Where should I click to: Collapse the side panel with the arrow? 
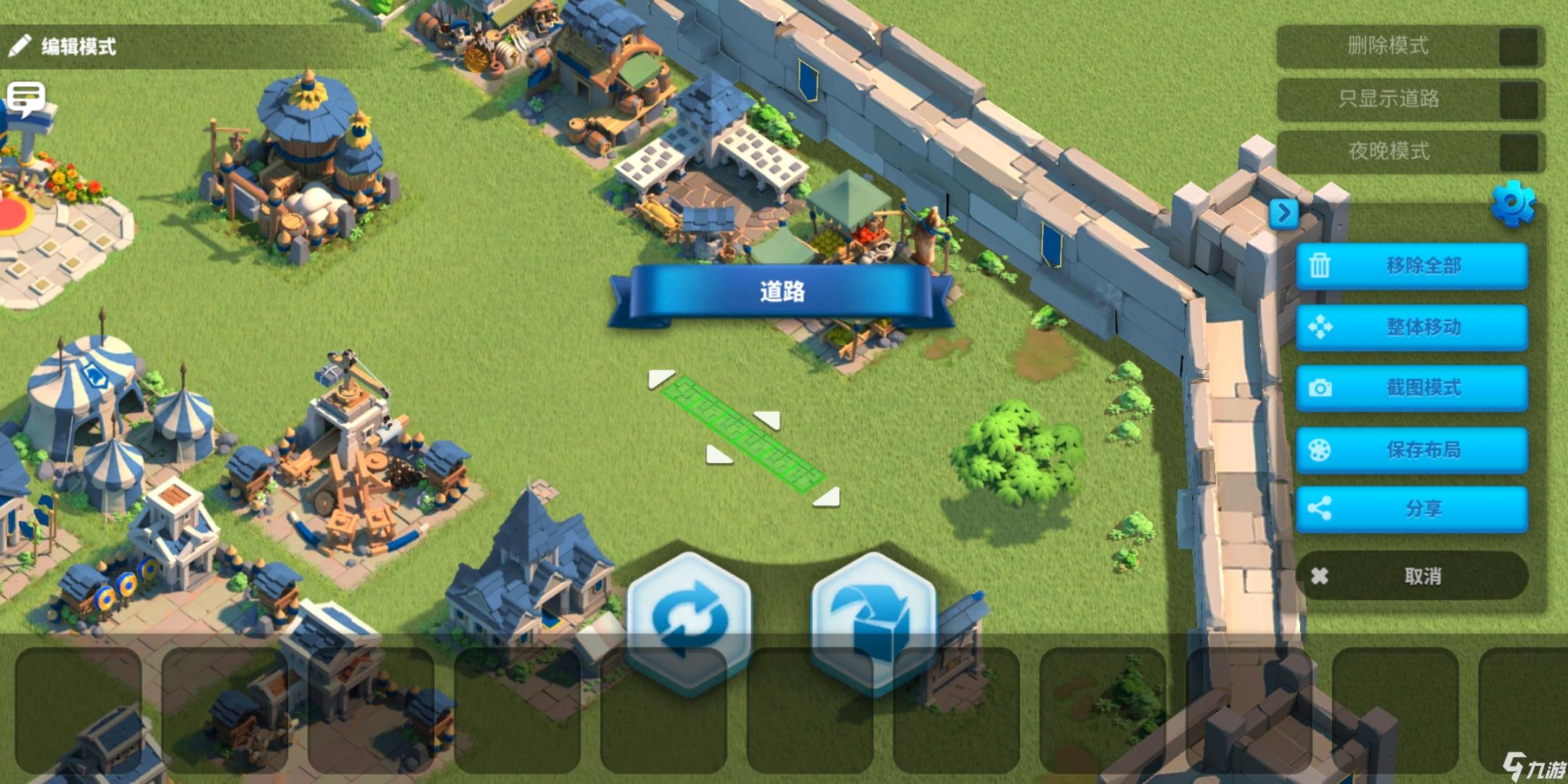pyautogui.click(x=1284, y=213)
